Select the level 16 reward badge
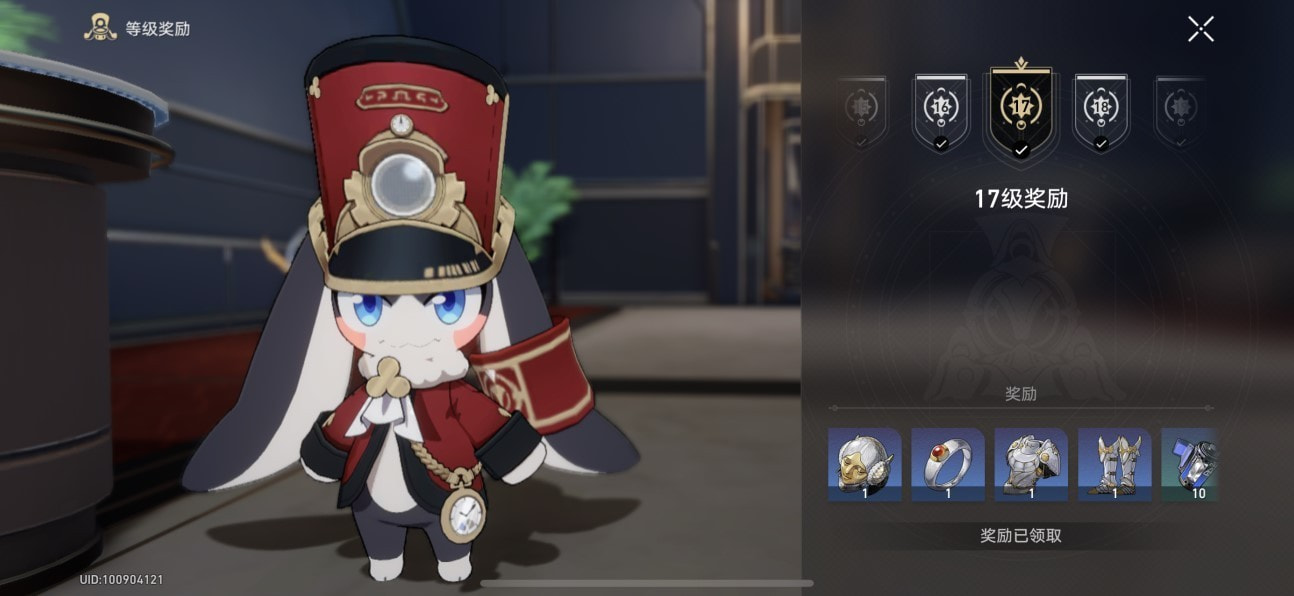Screen dimensions: 1294x596 click(x=940, y=108)
